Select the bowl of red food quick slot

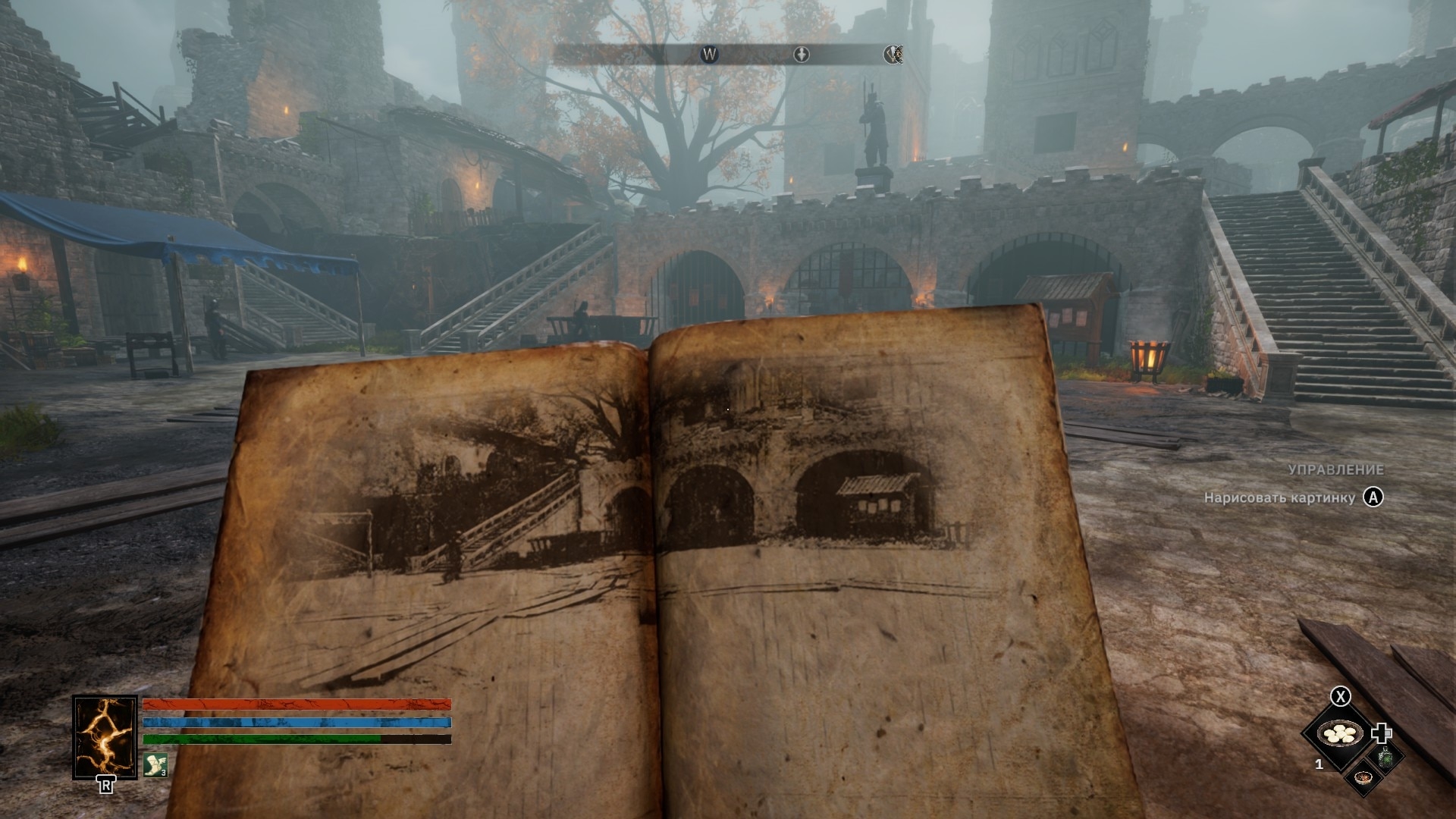tap(1363, 777)
